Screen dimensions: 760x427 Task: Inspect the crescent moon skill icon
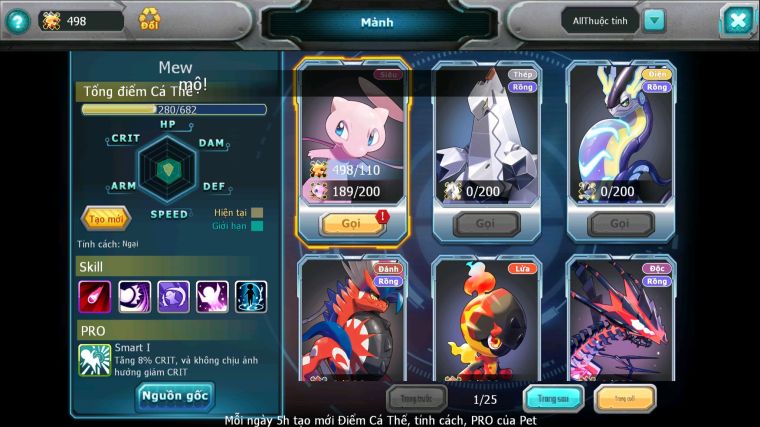coord(134,297)
